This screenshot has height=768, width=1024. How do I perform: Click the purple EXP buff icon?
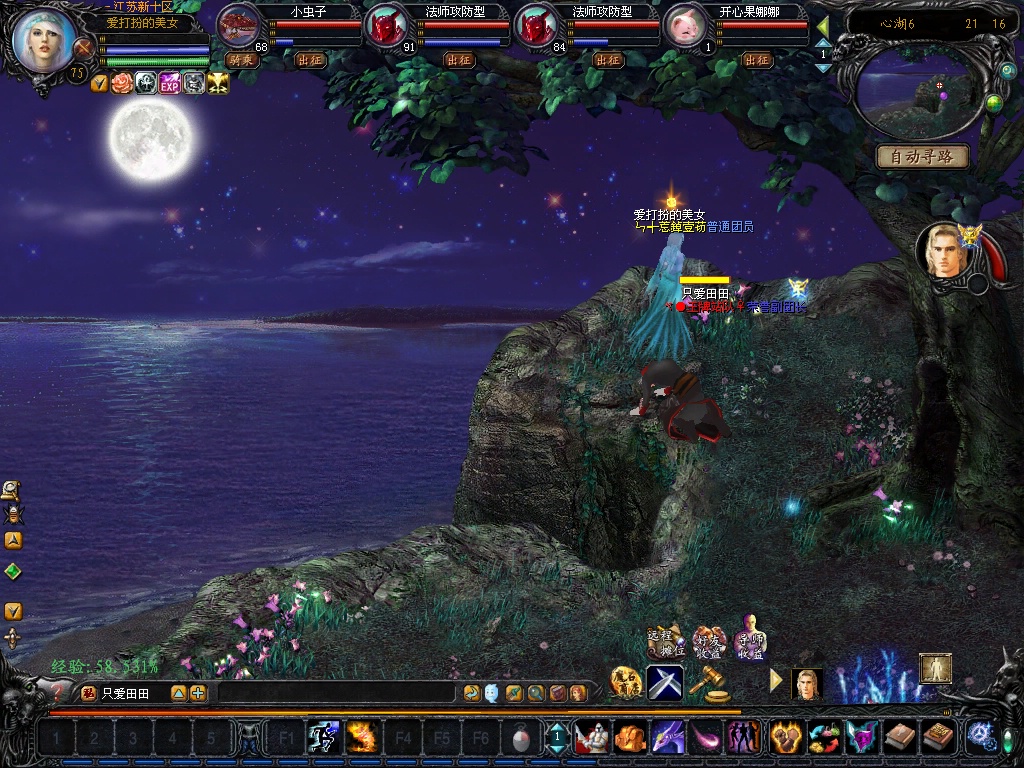170,83
